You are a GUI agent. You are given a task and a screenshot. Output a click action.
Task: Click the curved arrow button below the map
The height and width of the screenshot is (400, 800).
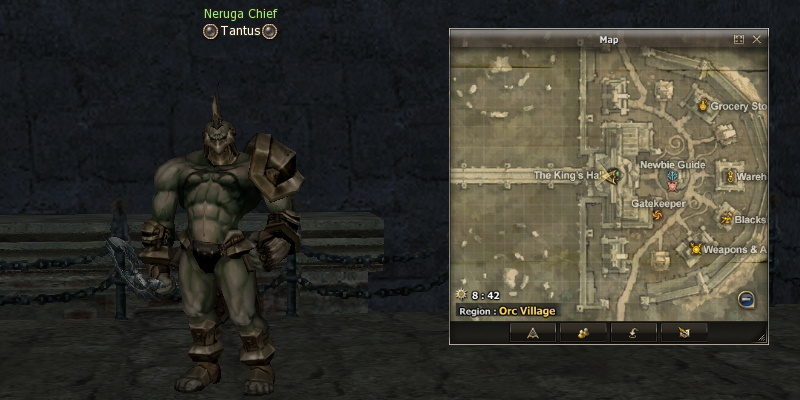632,332
